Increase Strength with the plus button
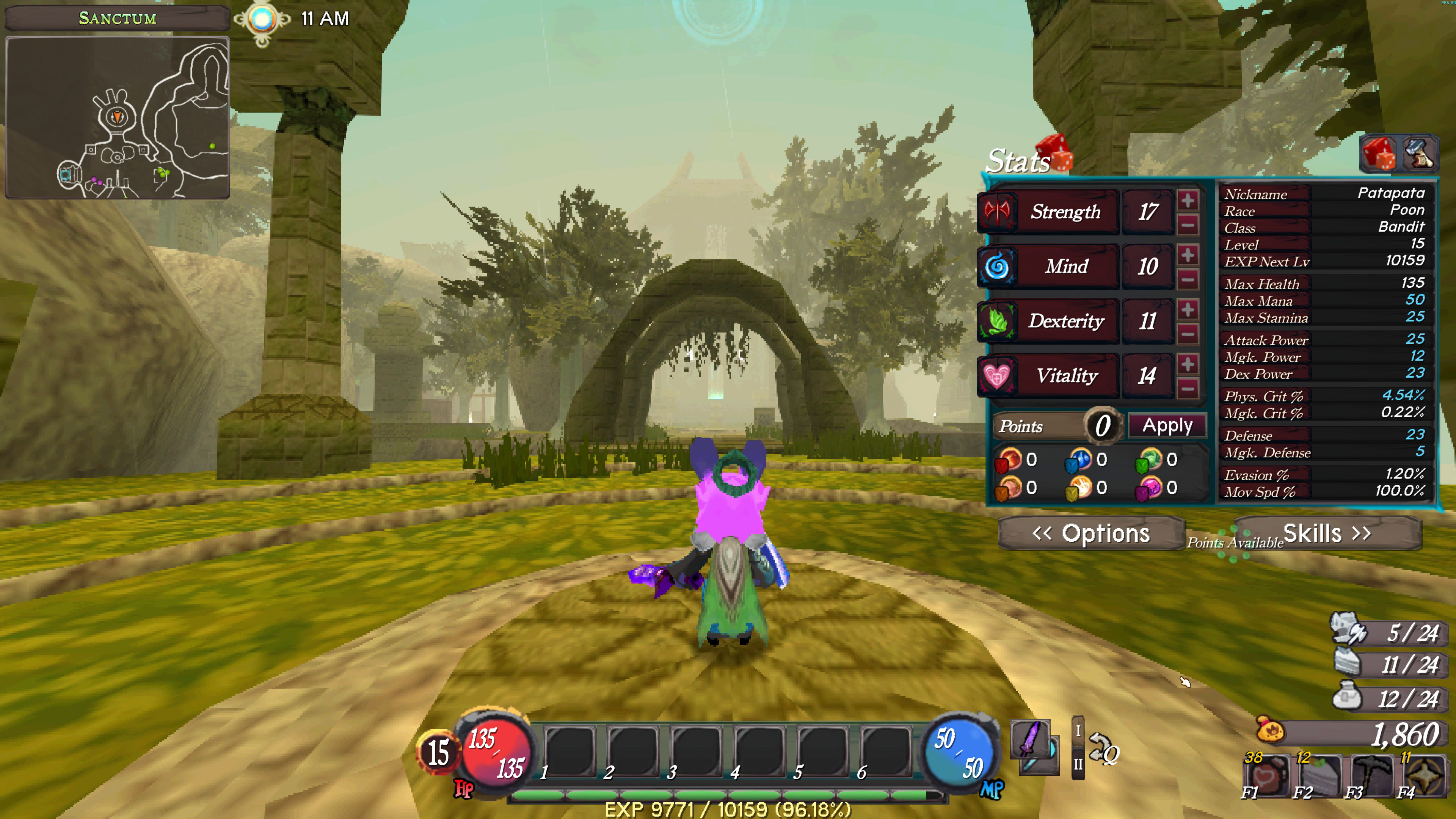 coord(1188,200)
